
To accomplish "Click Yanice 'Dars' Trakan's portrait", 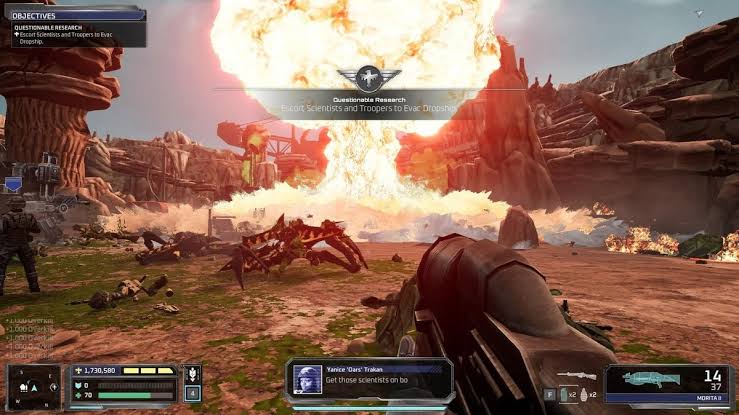I will 308,379.
